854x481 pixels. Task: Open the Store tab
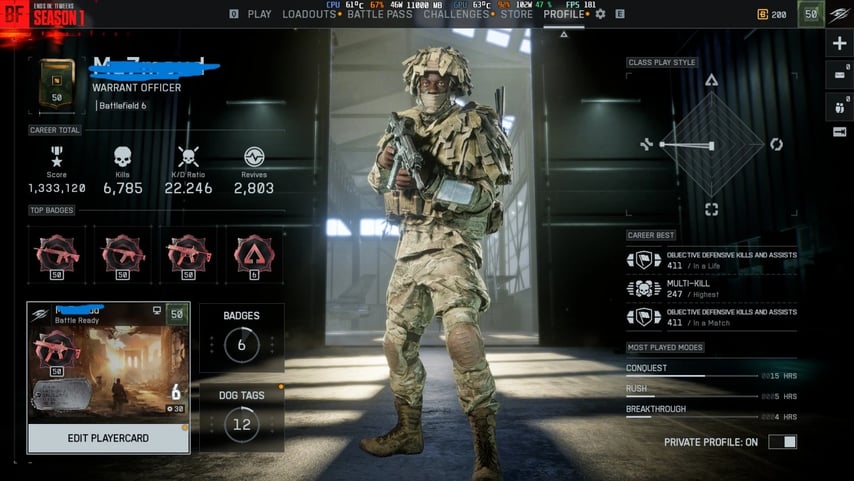(x=517, y=14)
